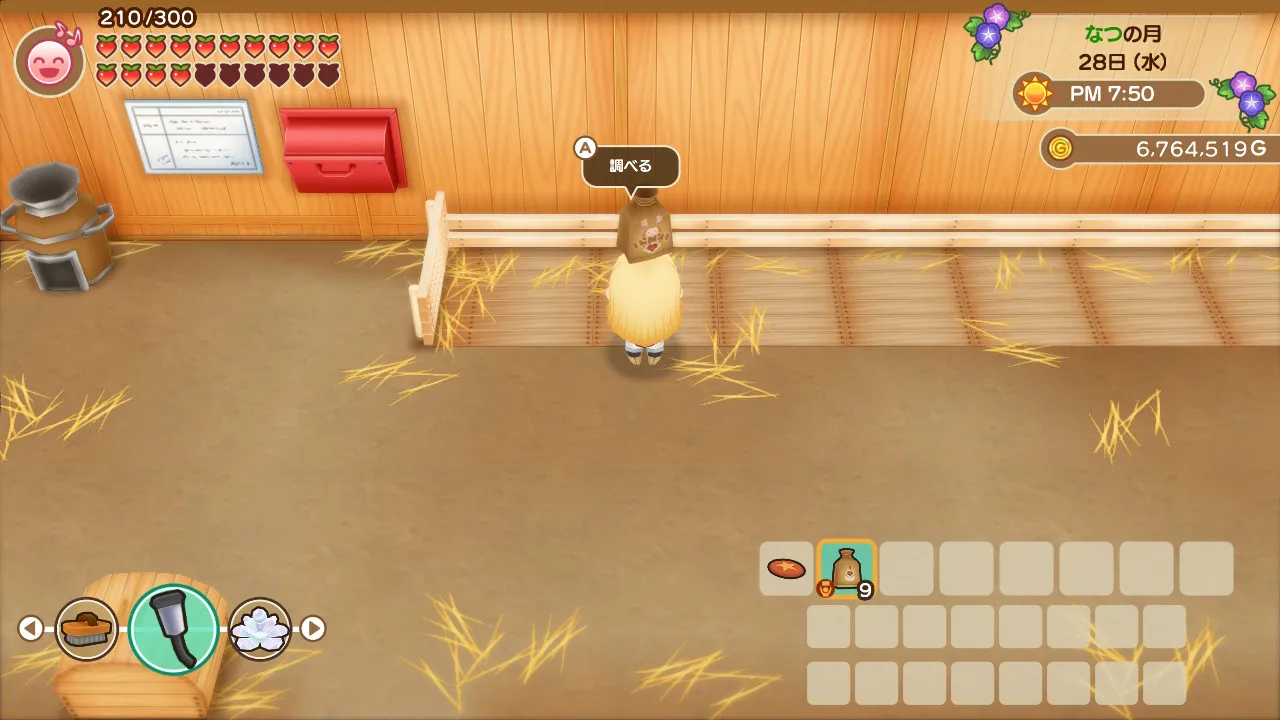Select the red star-marked oval item slot
This screenshot has width=1280, height=720.
786,568
